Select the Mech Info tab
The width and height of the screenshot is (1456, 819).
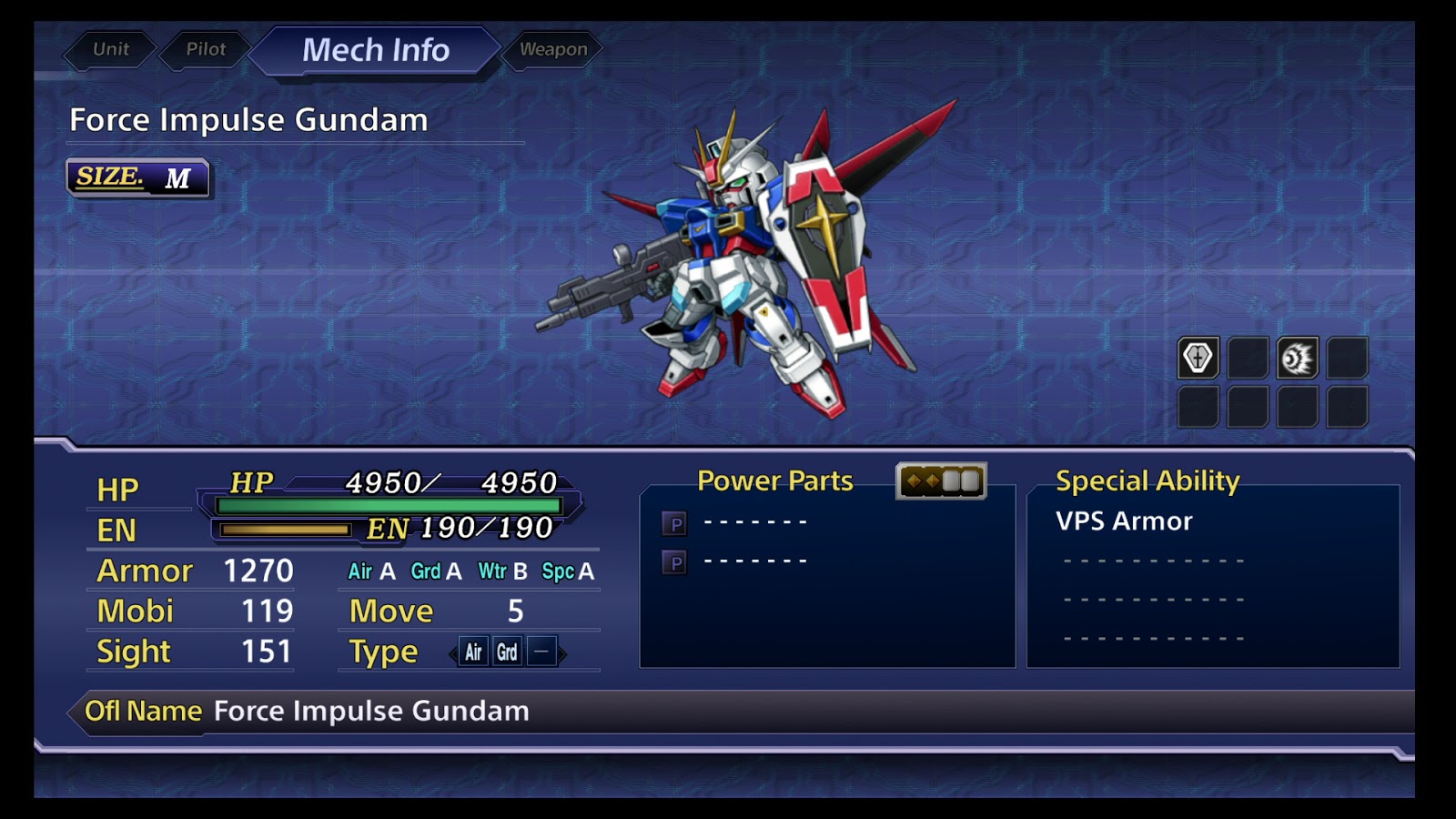pyautogui.click(x=375, y=50)
